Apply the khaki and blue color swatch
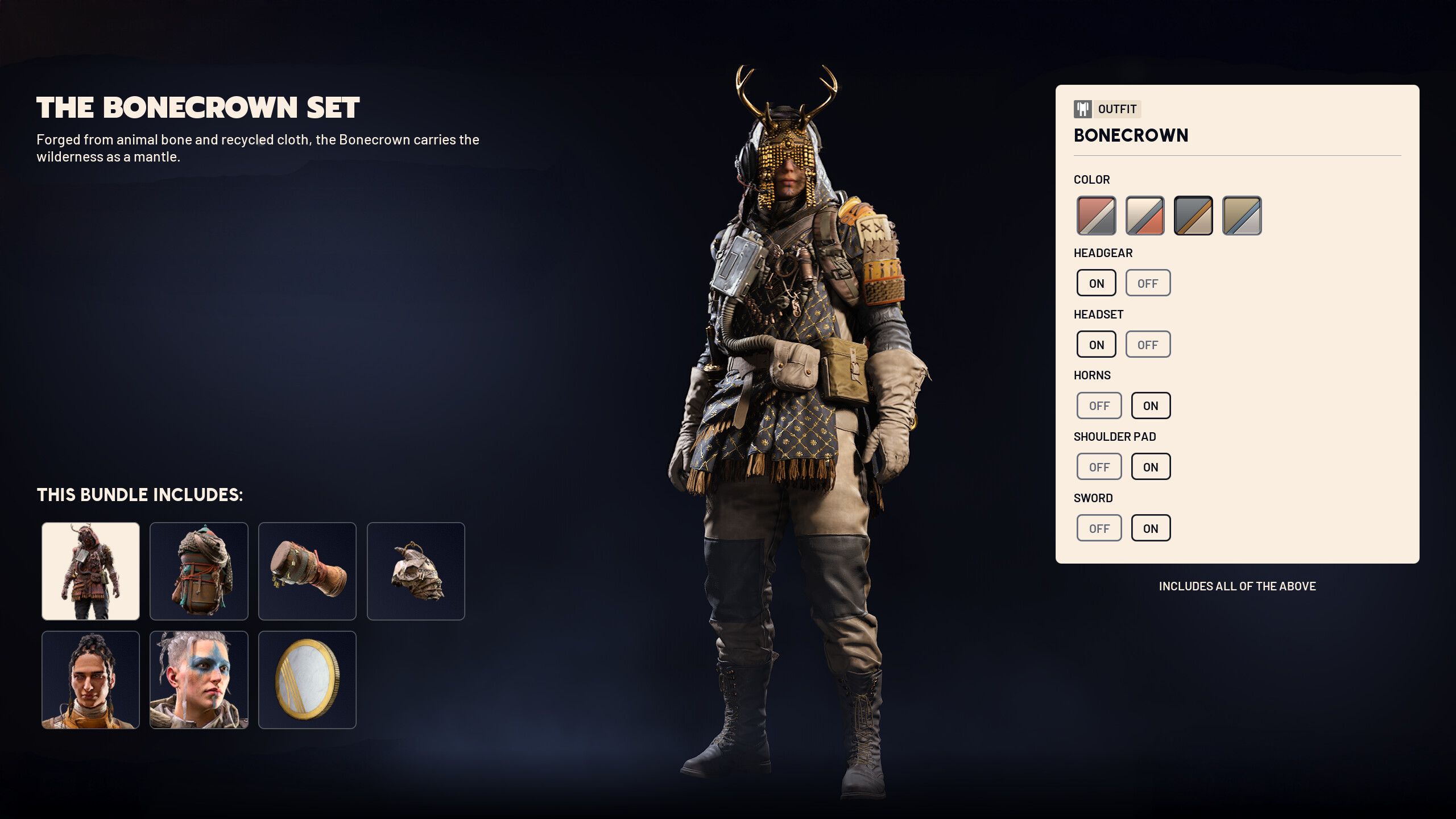 [x=1242, y=216]
